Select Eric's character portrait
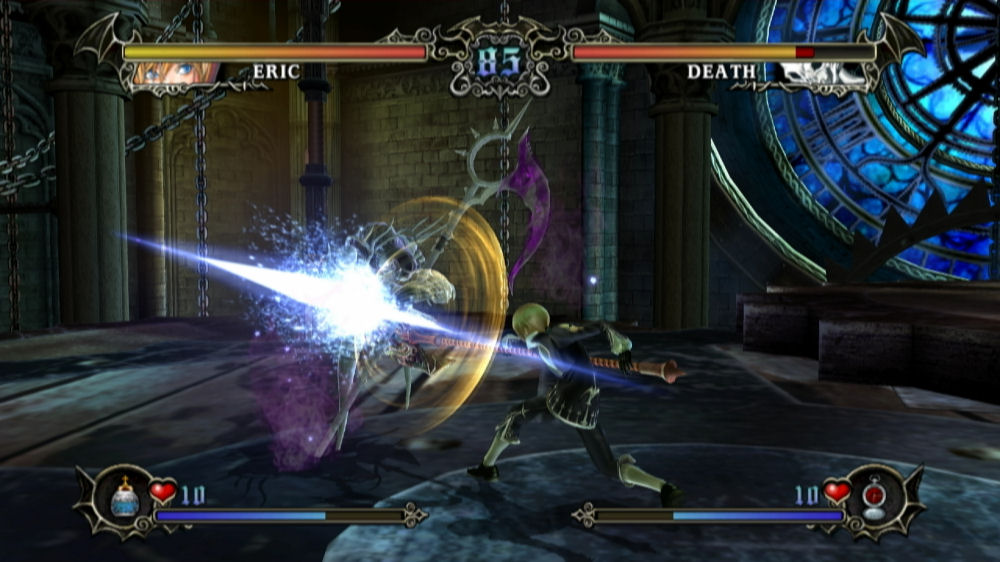Screen dimensions: 1000x562 pos(170,74)
